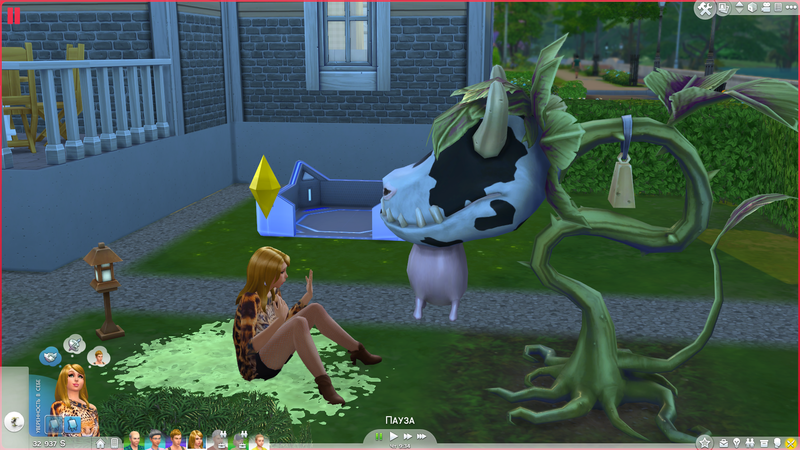Click the handshake thought bubble
The height and width of the screenshot is (450, 800).
click(50, 356)
